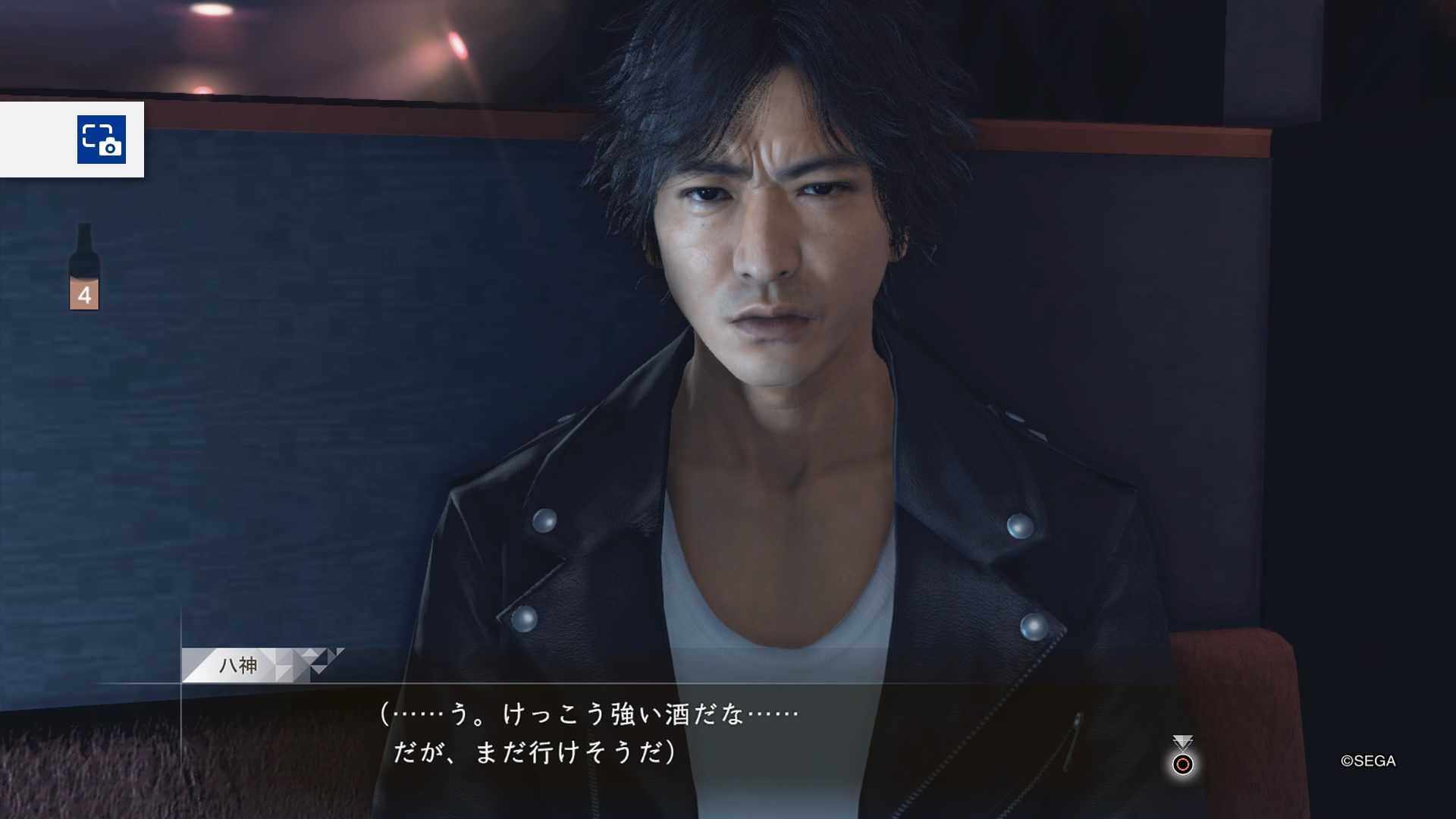
Task: Click the screenshot capture notification icon
Action: [x=102, y=140]
